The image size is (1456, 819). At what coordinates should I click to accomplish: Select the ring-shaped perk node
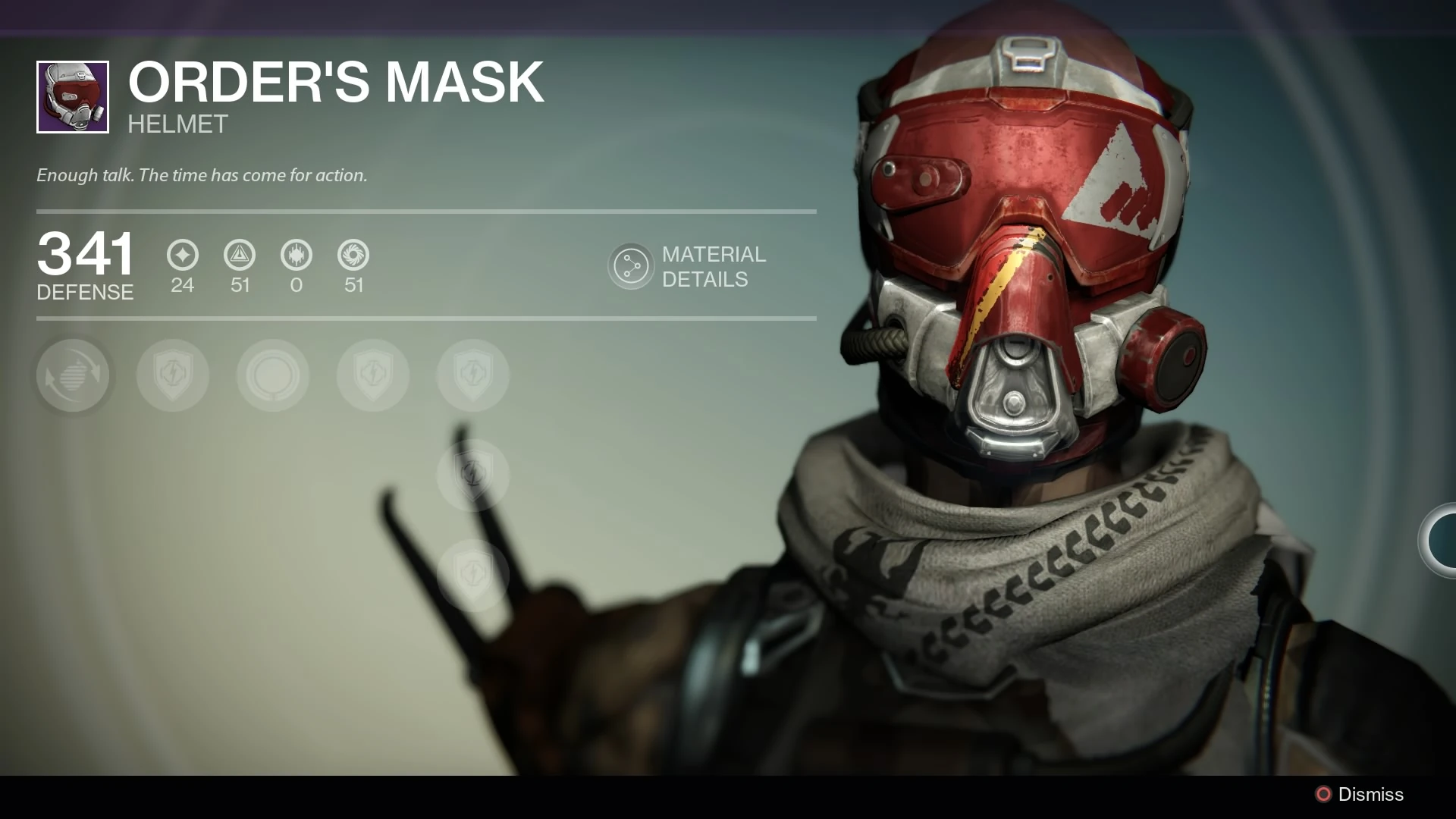pos(273,375)
